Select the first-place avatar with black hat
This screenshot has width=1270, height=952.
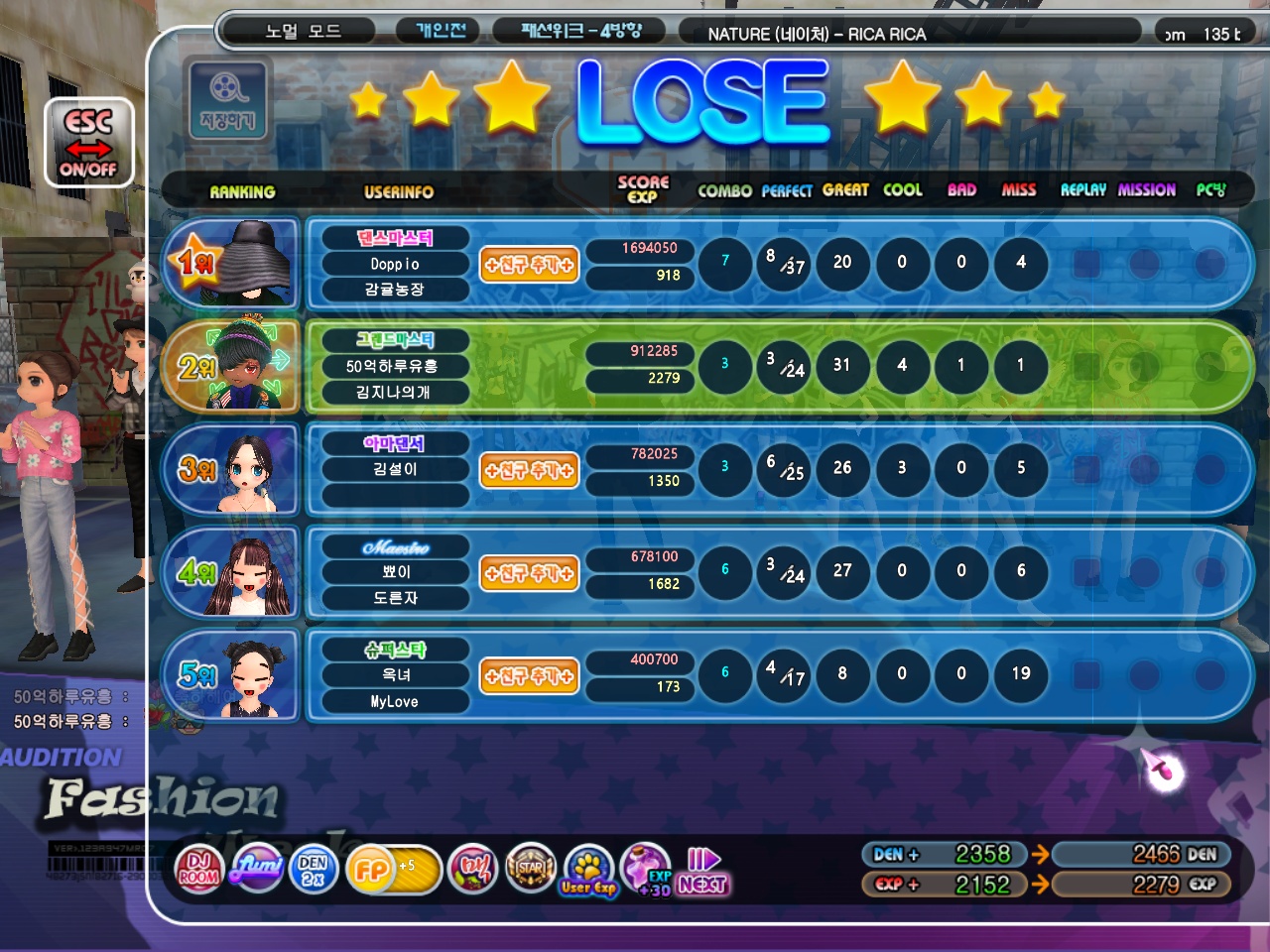pyautogui.click(x=249, y=264)
